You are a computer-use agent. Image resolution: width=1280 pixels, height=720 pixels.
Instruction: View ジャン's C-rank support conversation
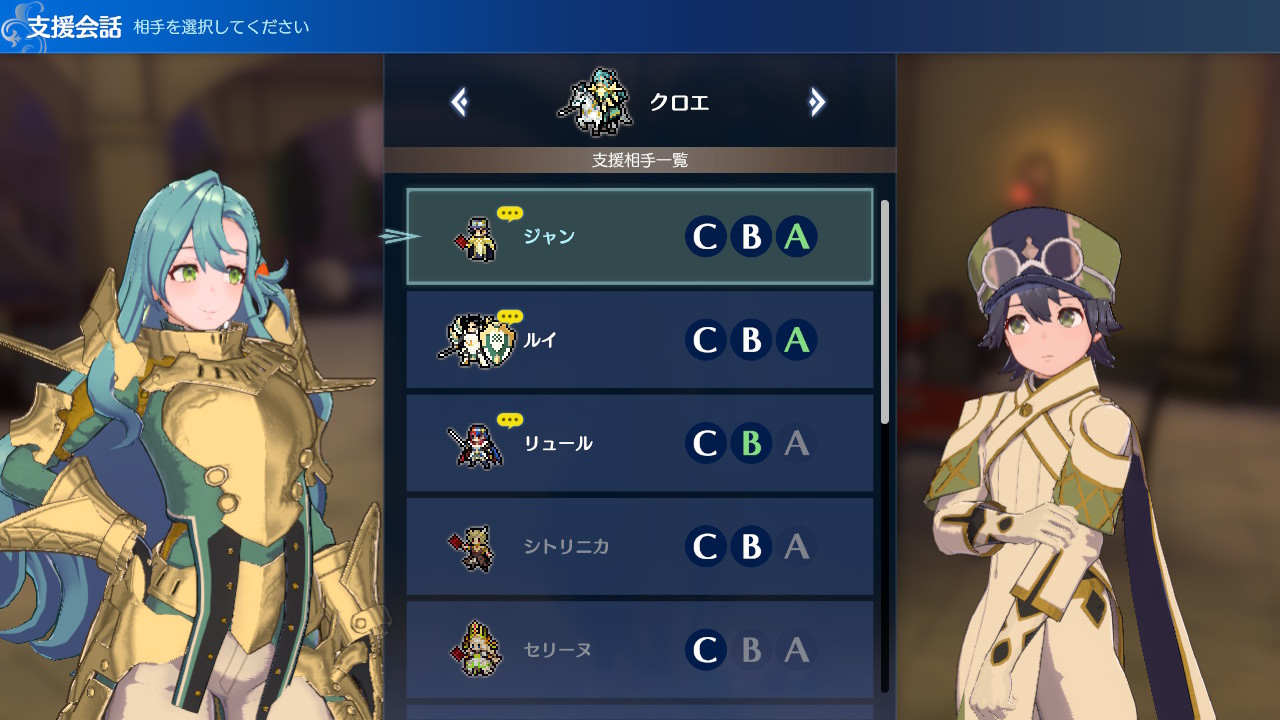tap(706, 237)
